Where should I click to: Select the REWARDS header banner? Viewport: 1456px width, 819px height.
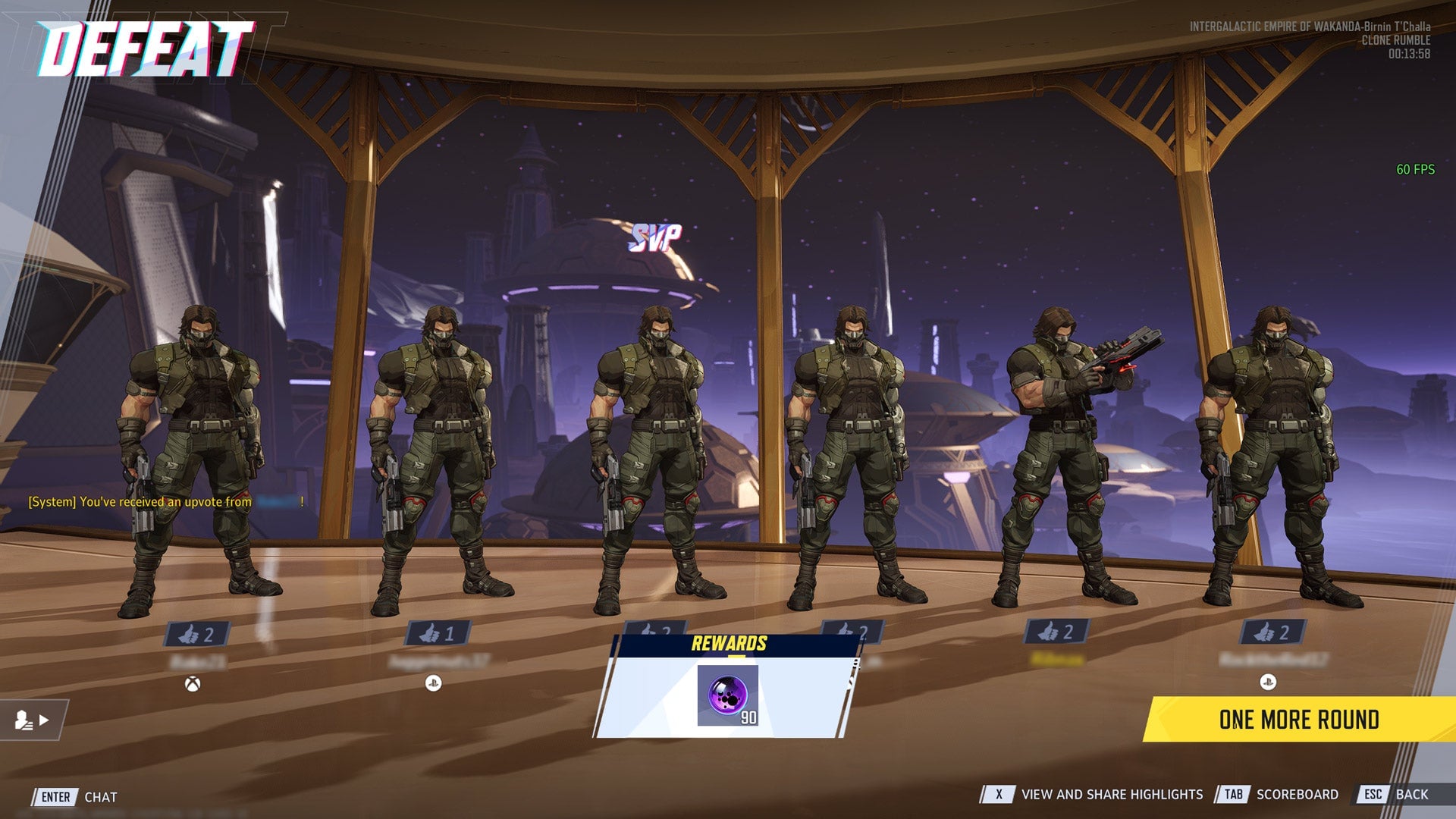coord(729,644)
